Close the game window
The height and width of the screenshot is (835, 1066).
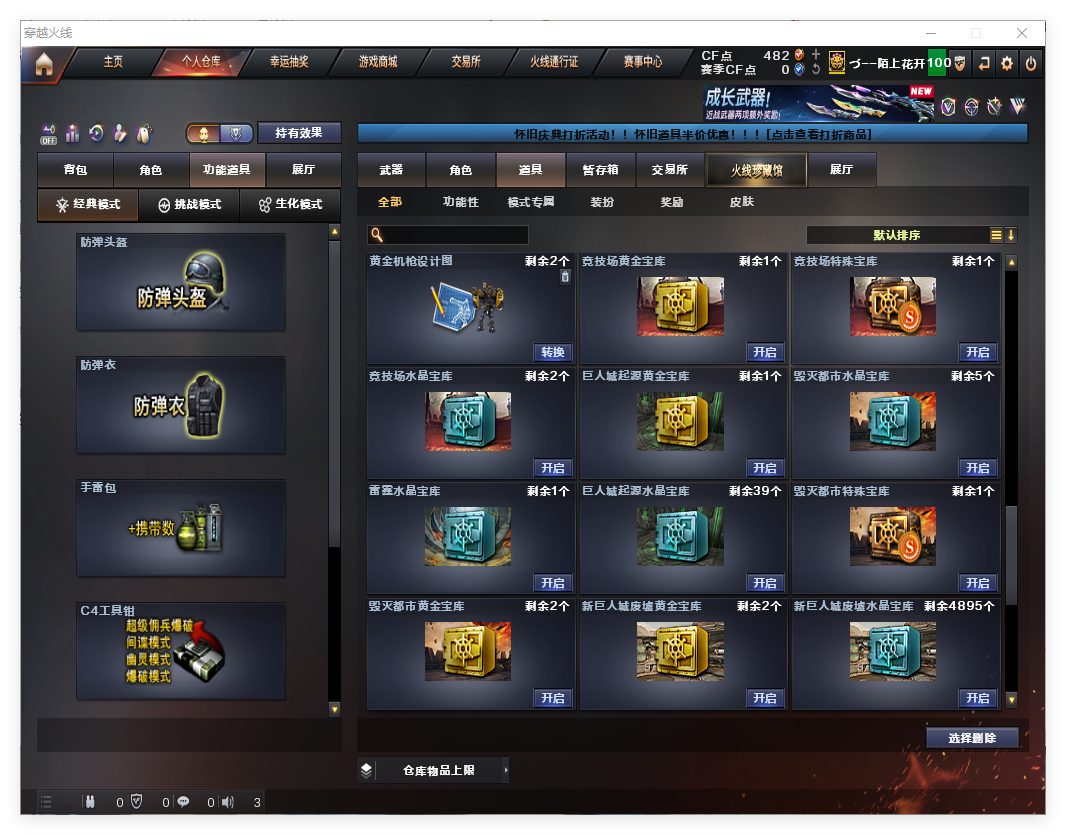[x=1022, y=33]
